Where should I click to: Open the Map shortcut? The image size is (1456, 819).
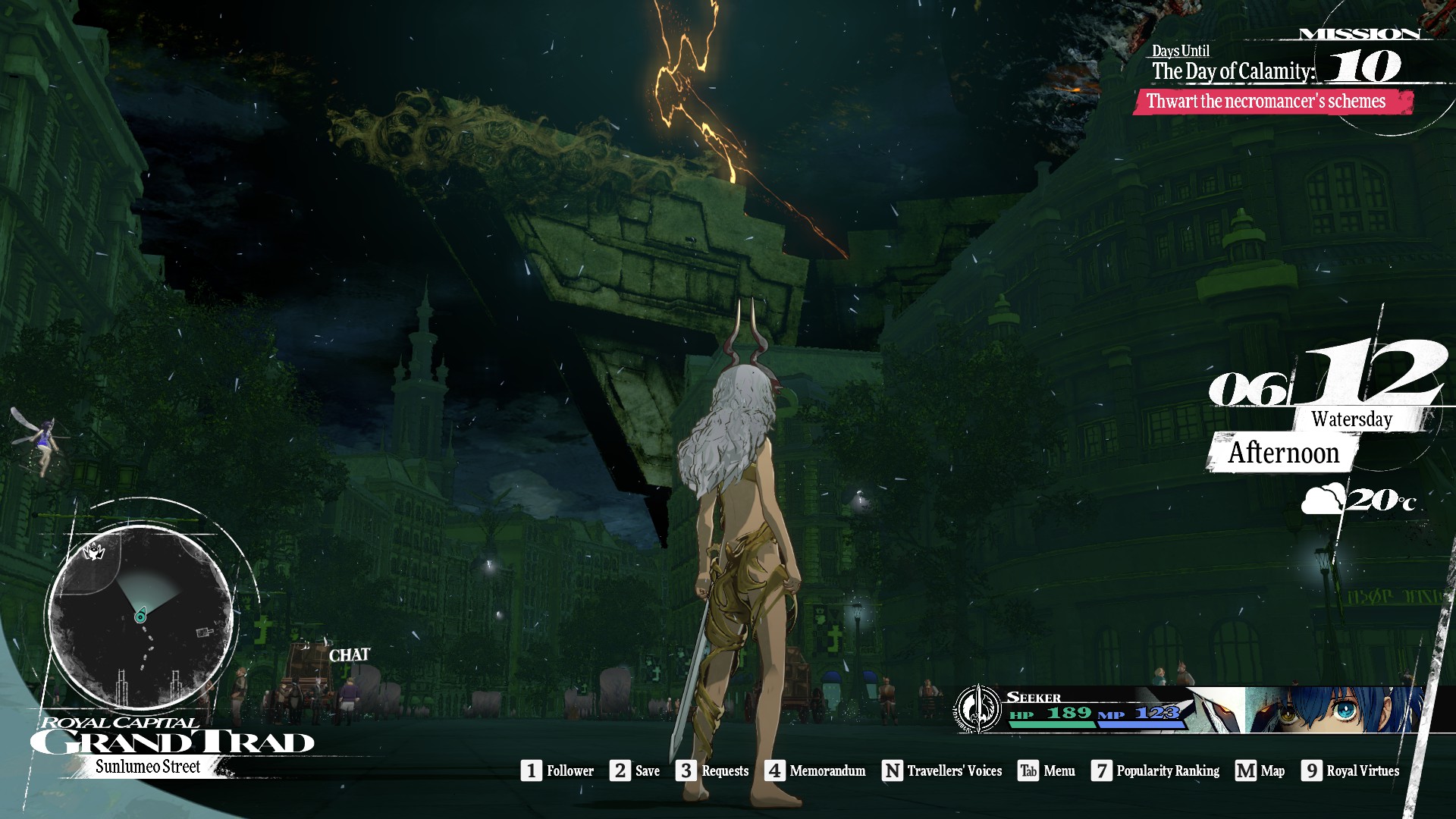[1260, 770]
